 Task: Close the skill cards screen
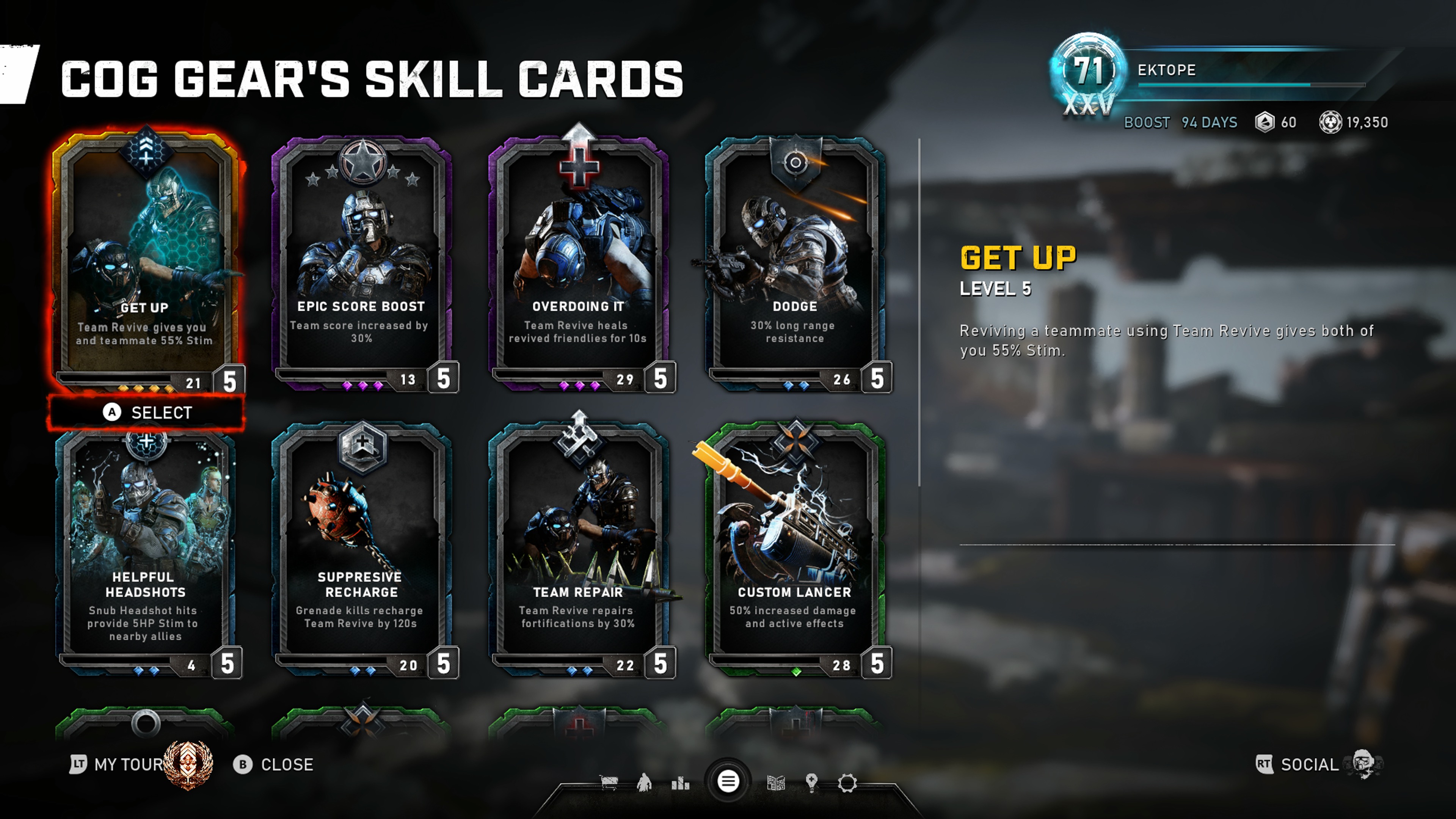tap(273, 765)
